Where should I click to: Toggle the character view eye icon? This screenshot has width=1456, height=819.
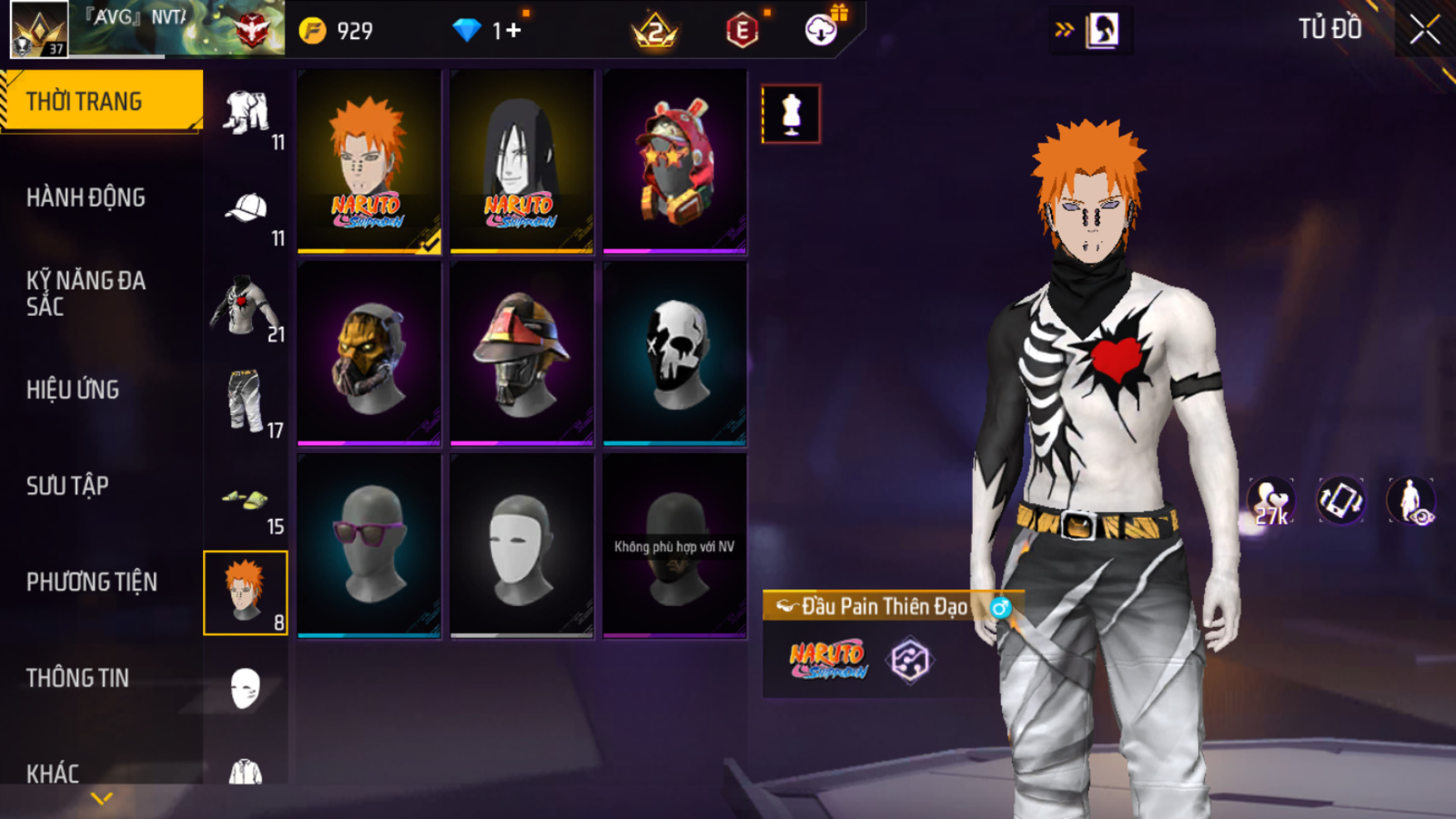[1411, 501]
